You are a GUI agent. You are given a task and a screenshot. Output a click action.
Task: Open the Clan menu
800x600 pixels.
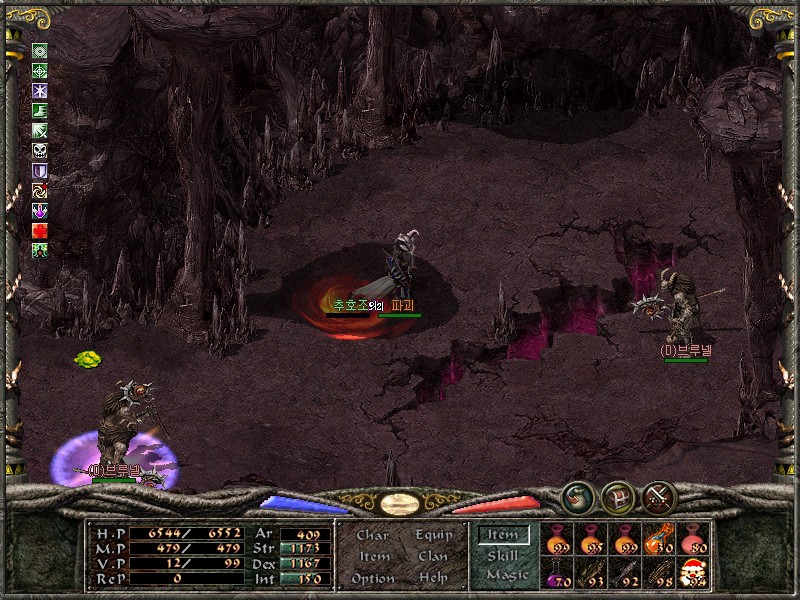click(434, 556)
